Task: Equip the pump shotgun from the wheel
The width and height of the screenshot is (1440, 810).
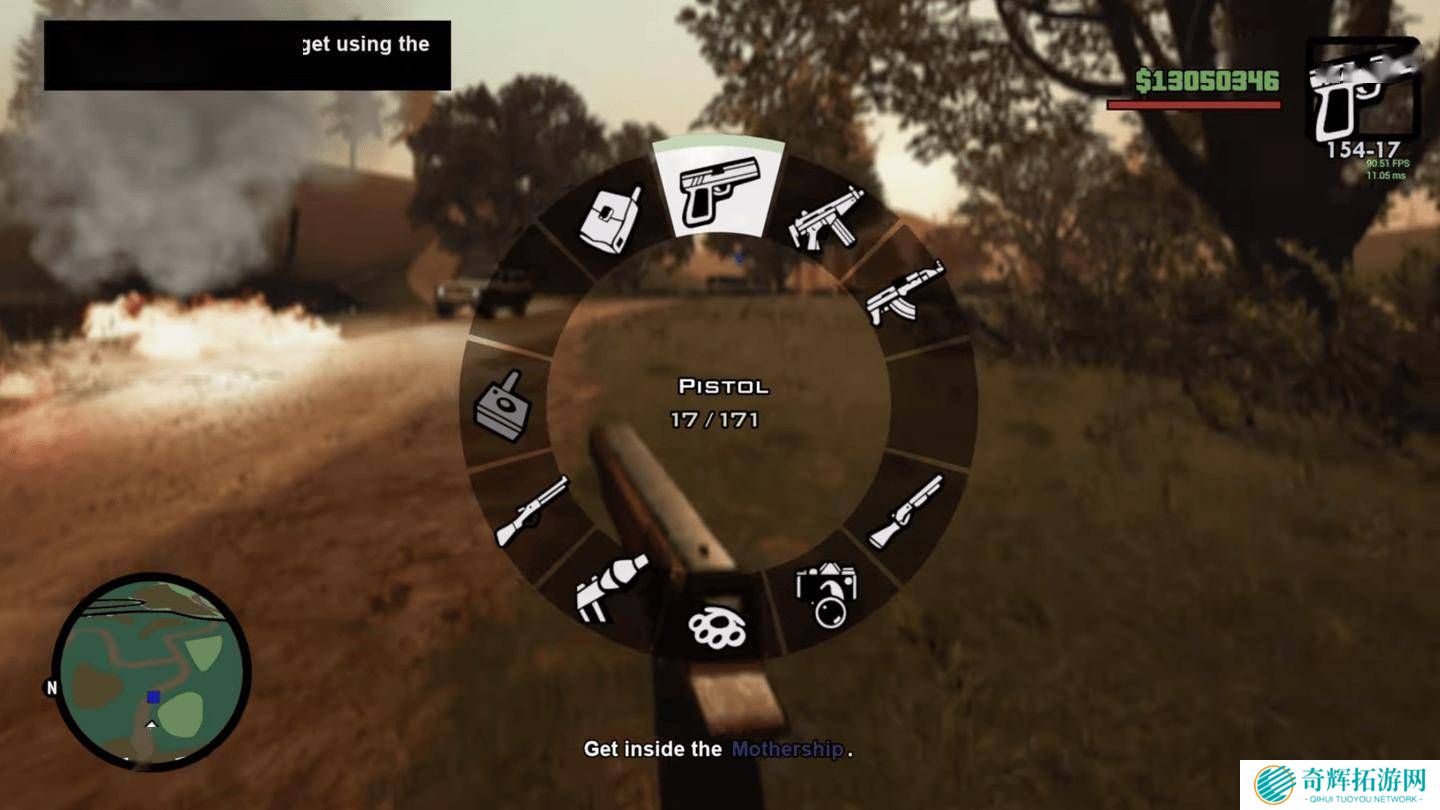Action: point(904,512)
